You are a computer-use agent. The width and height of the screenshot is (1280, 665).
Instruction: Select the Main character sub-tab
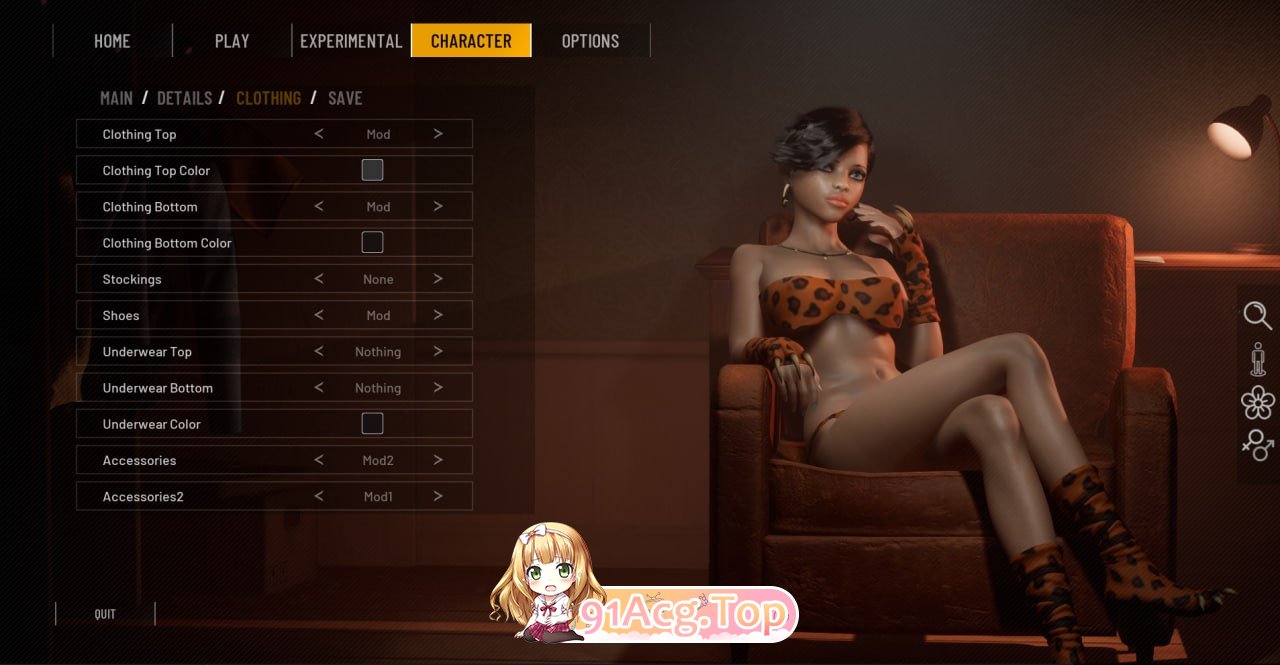[116, 98]
